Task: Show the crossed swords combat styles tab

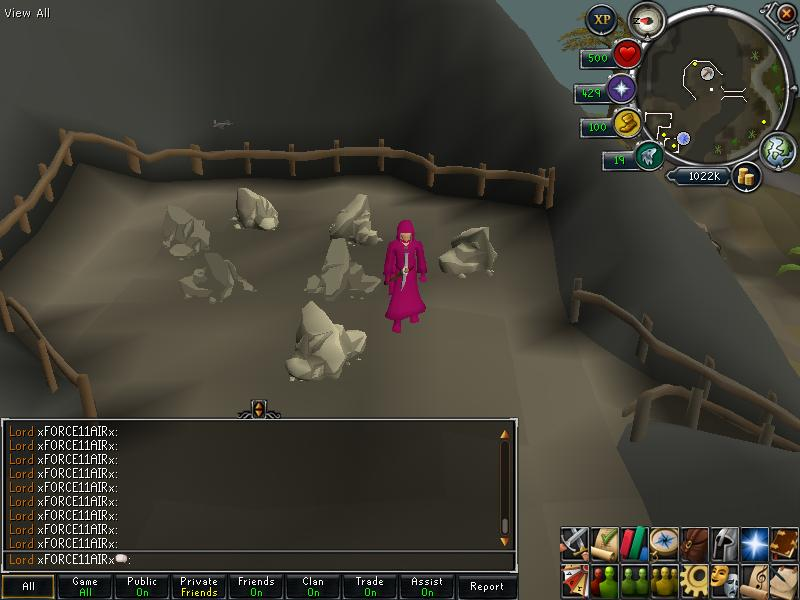Action: coord(574,543)
